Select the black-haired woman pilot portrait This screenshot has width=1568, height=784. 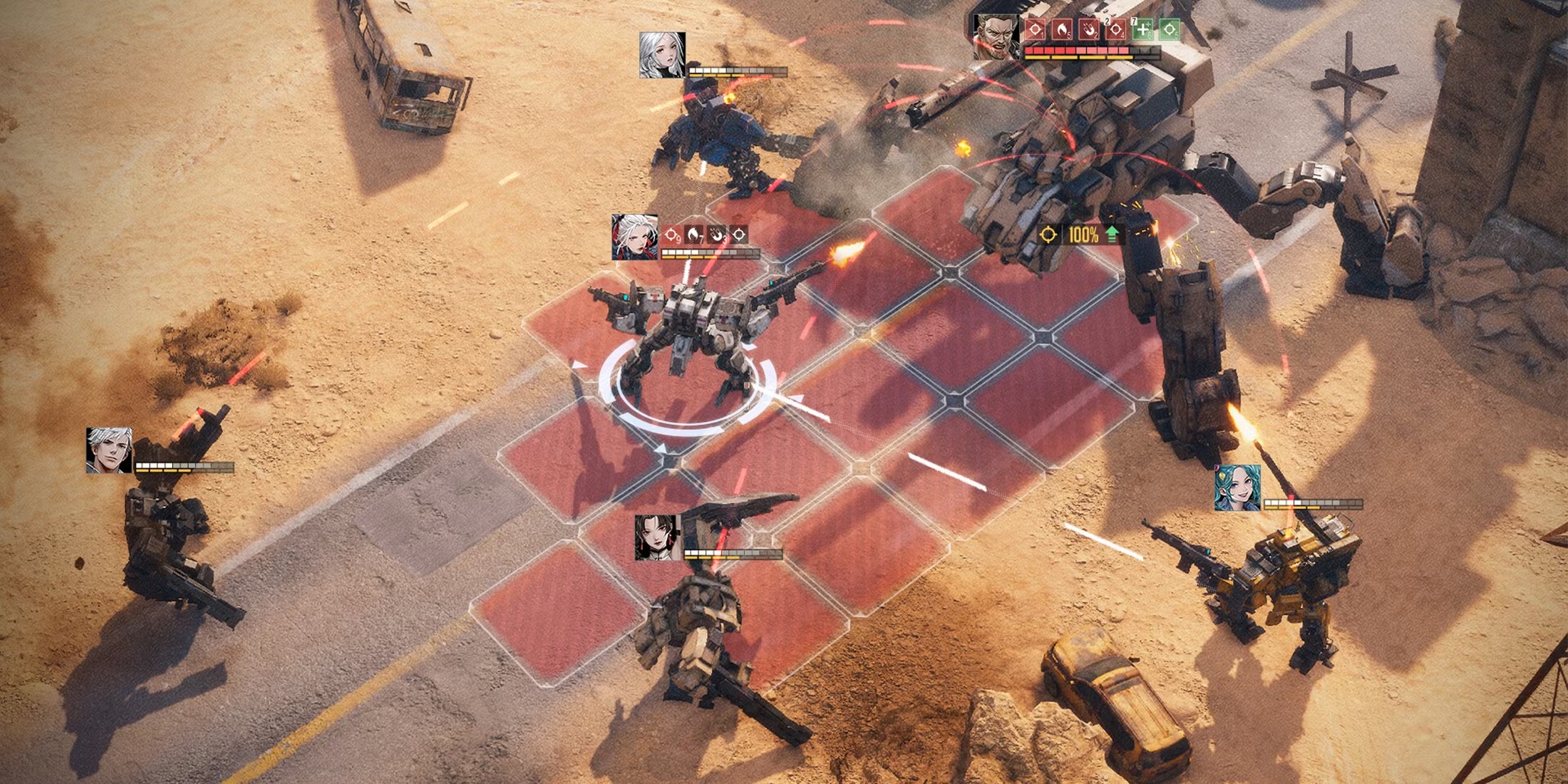click(x=657, y=537)
